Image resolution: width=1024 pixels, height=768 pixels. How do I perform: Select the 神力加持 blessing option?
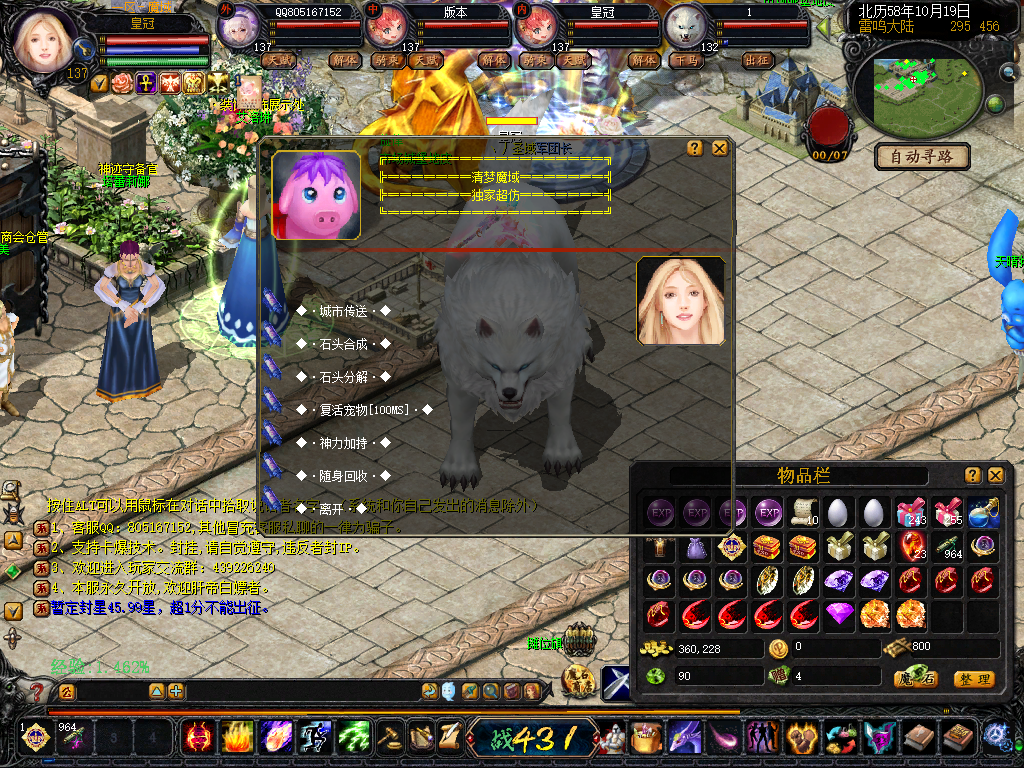coord(343,442)
